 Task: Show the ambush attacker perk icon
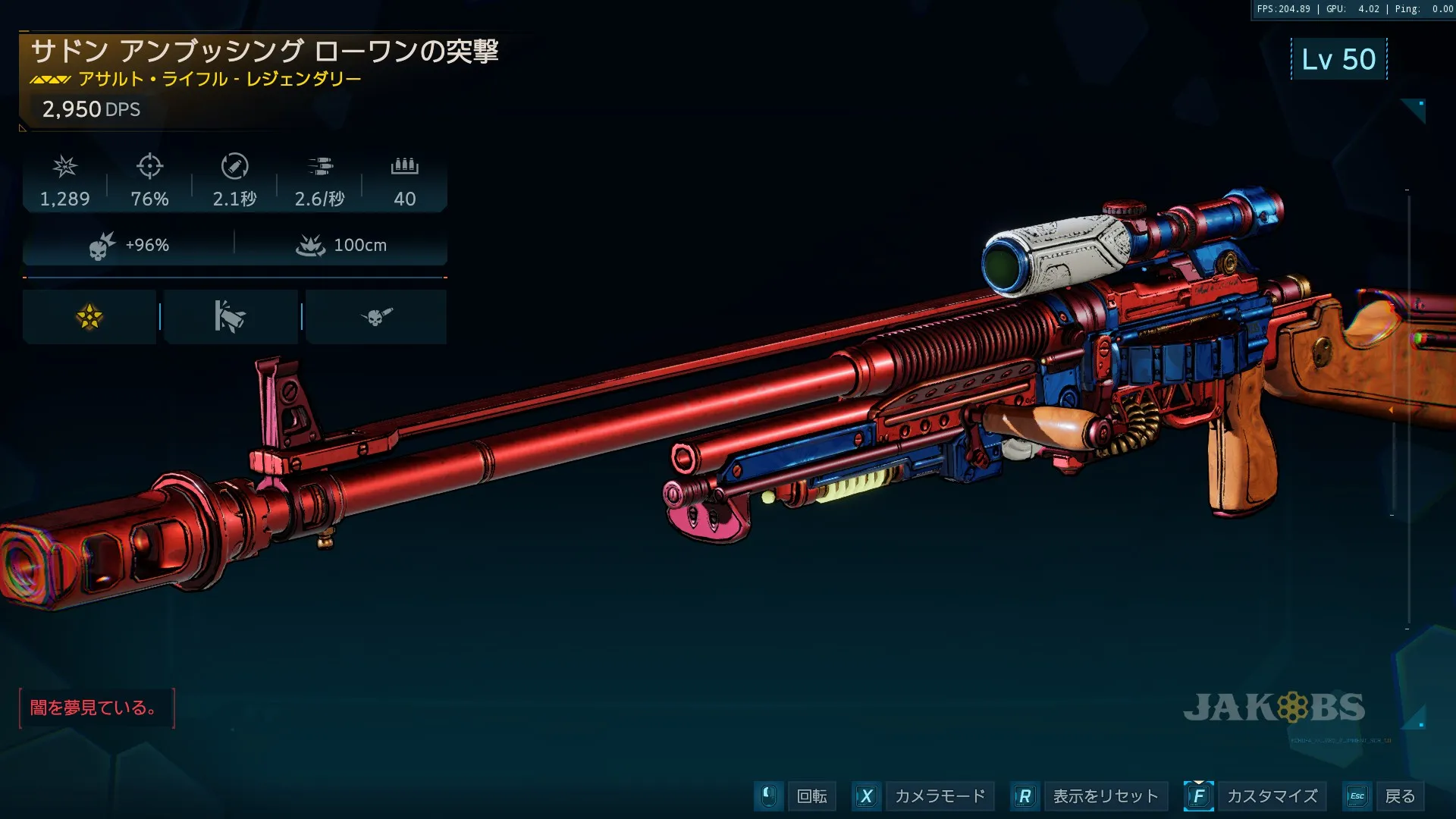pyautogui.click(x=231, y=317)
